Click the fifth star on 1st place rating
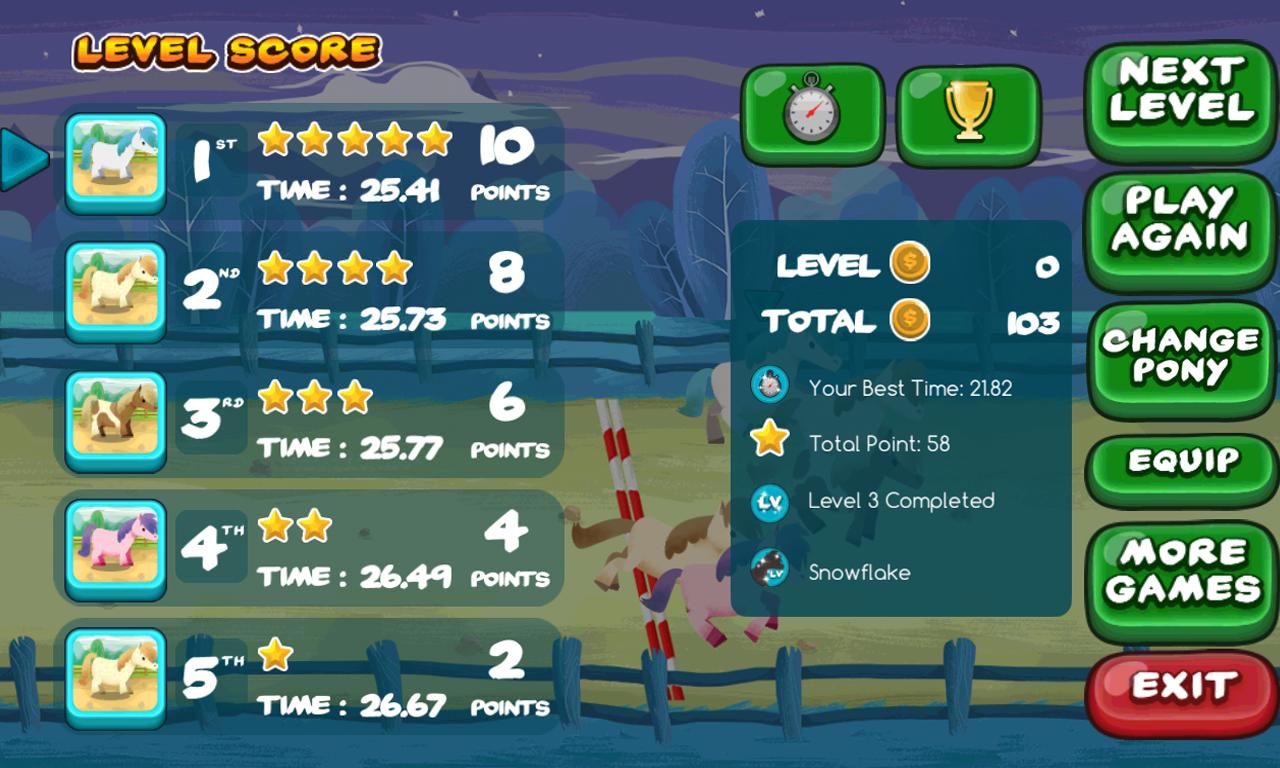1280x768 pixels. (x=434, y=141)
